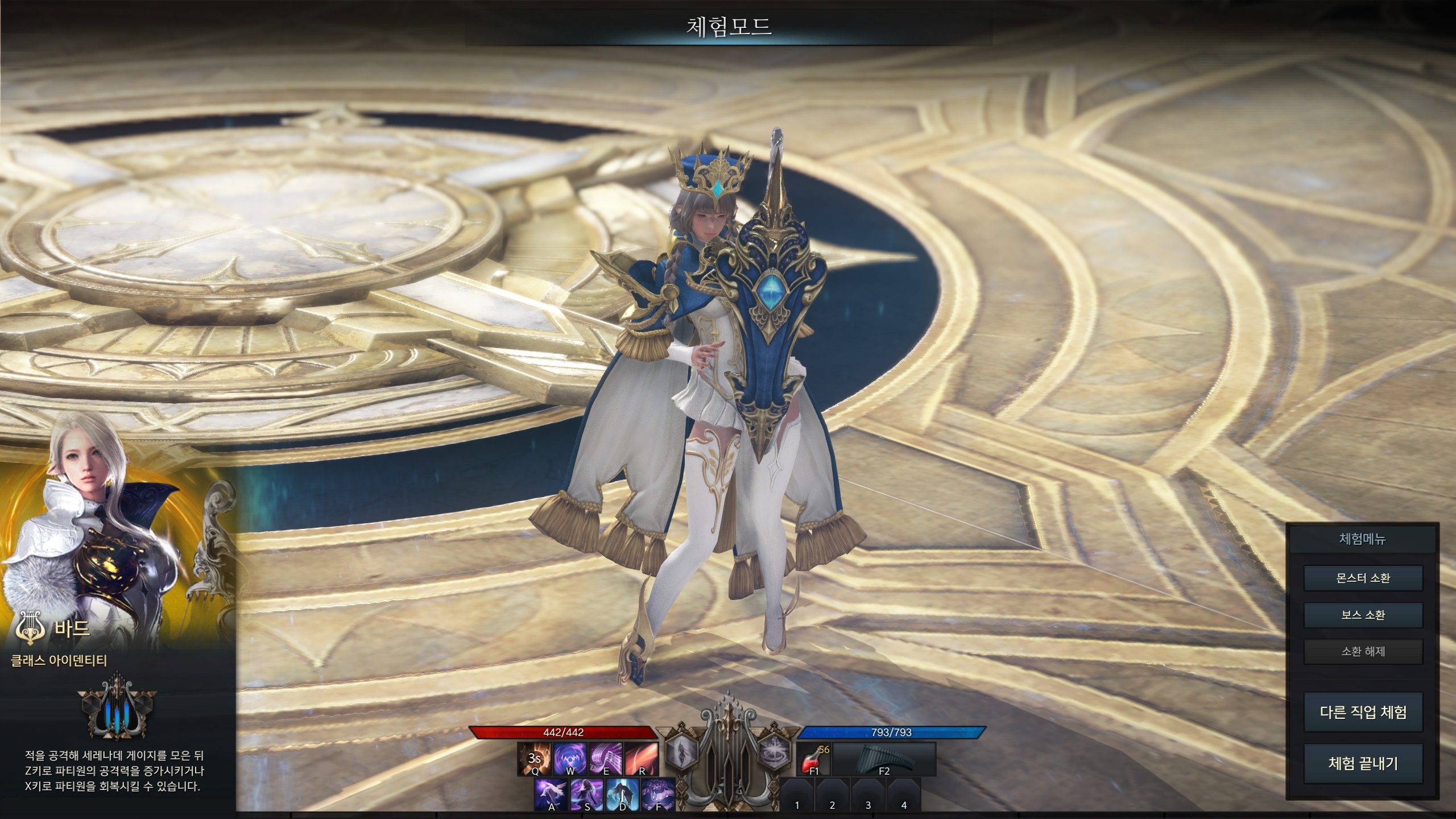1456x819 pixels.
Task: Use the purple dancing figure skill on S
Action: [x=587, y=795]
